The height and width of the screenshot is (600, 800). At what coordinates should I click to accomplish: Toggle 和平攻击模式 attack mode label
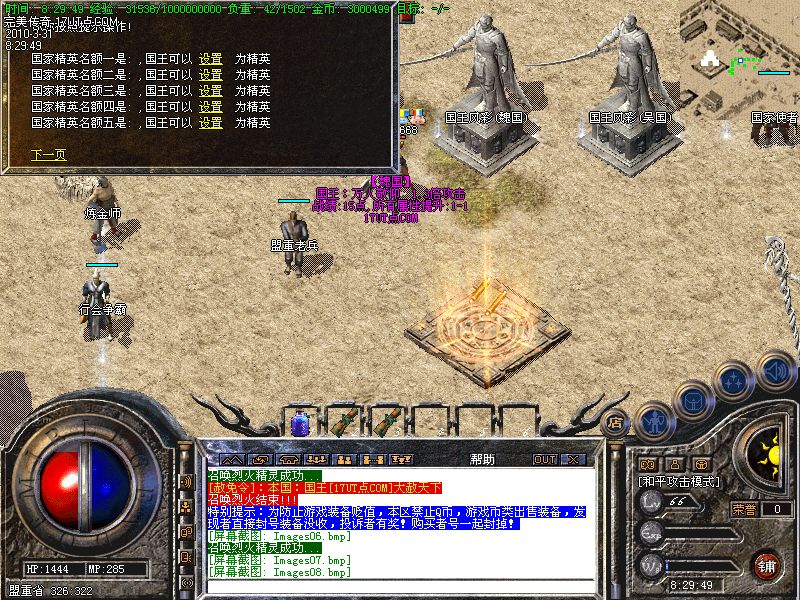[x=684, y=481]
